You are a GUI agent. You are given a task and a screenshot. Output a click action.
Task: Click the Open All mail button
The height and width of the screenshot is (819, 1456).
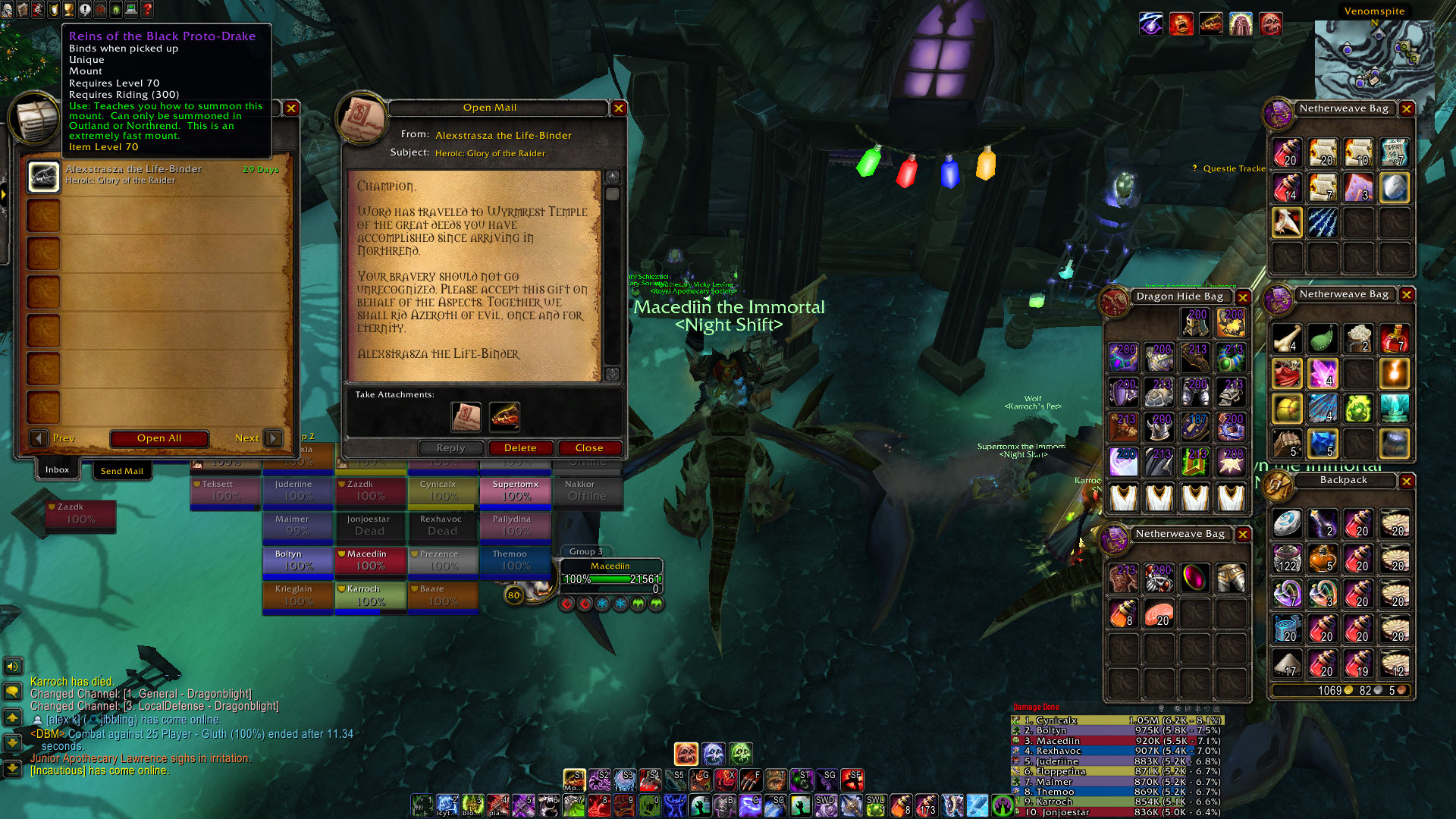pos(159,438)
